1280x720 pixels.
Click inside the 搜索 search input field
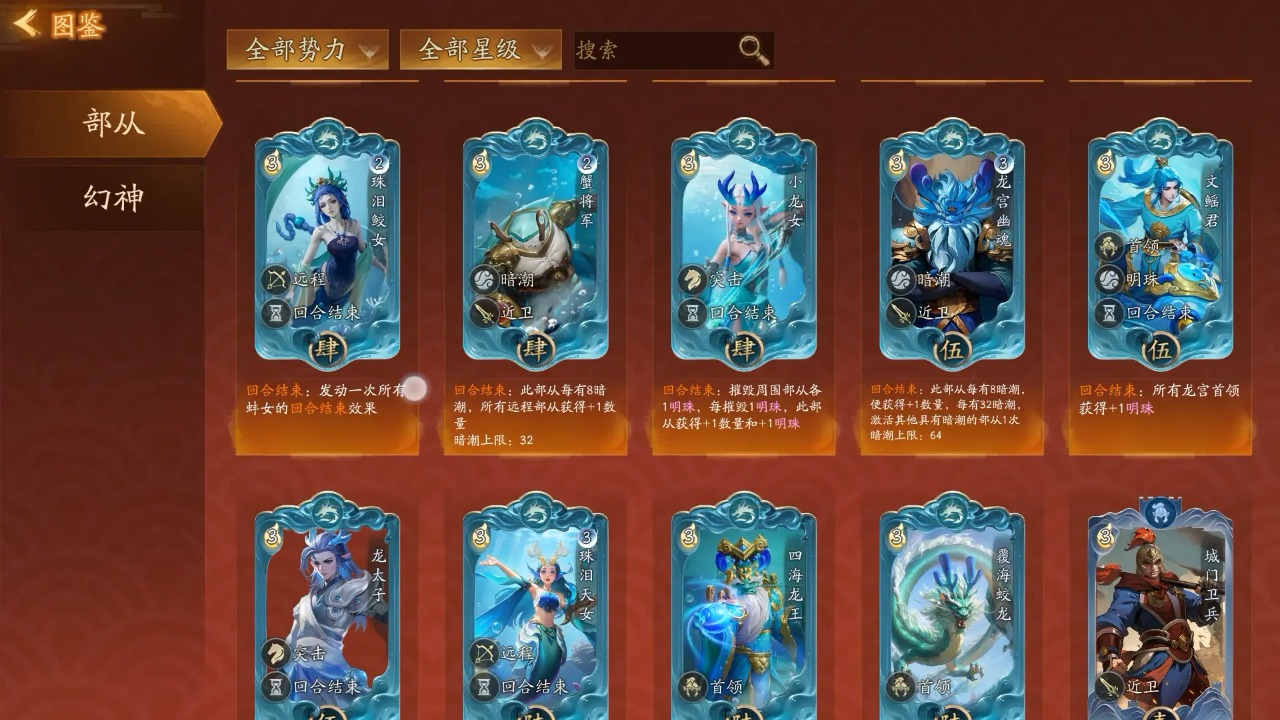point(640,48)
